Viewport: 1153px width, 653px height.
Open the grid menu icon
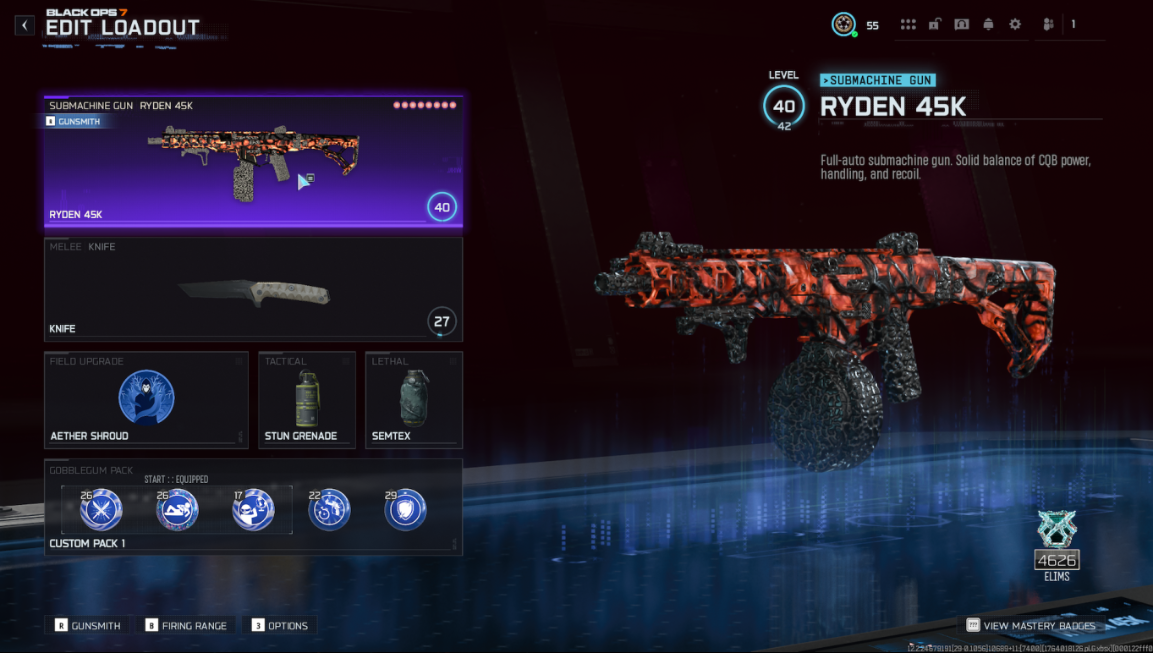coord(908,25)
